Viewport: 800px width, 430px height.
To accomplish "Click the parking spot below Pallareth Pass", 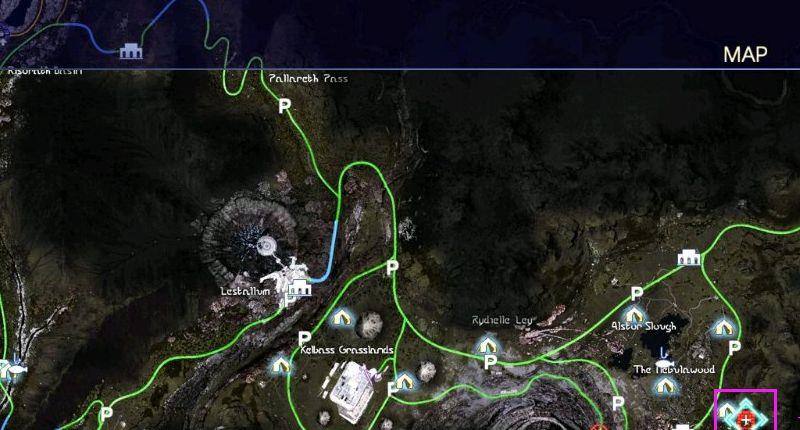I will pos(284,105).
